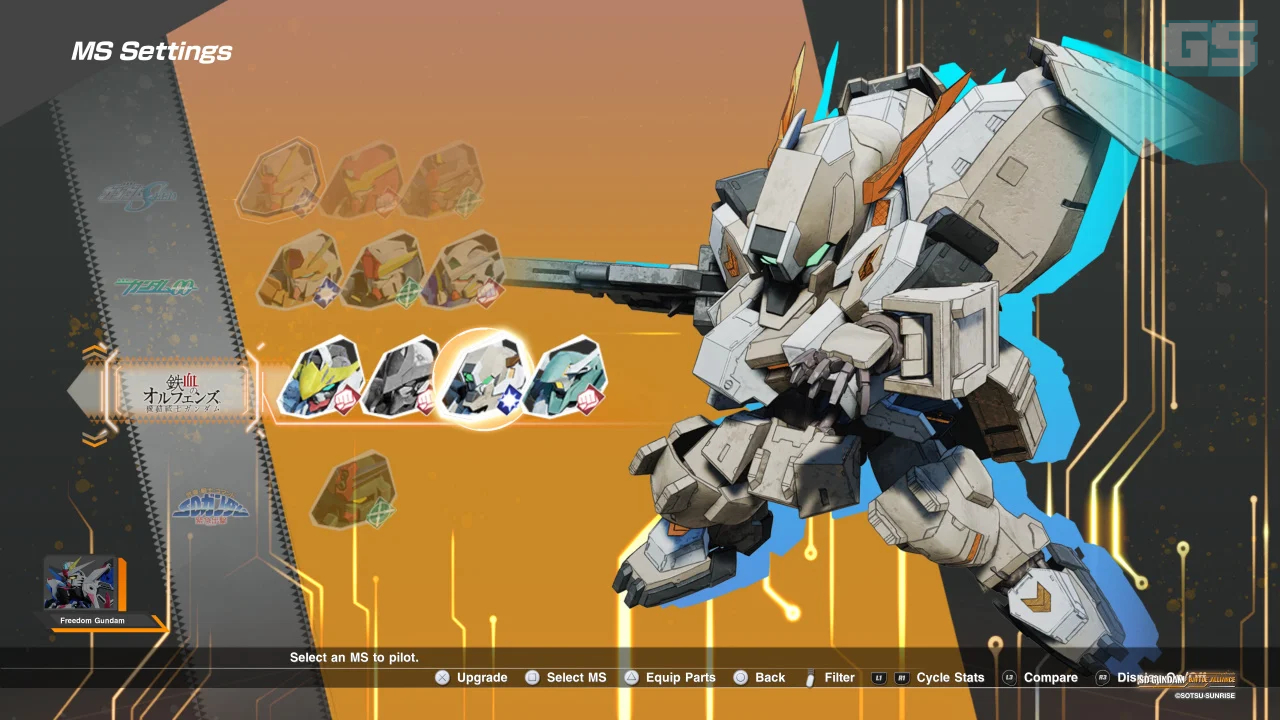
Task: Open the Freedom Gundam thumbnail at bottom left
Action: pyautogui.click(x=82, y=585)
